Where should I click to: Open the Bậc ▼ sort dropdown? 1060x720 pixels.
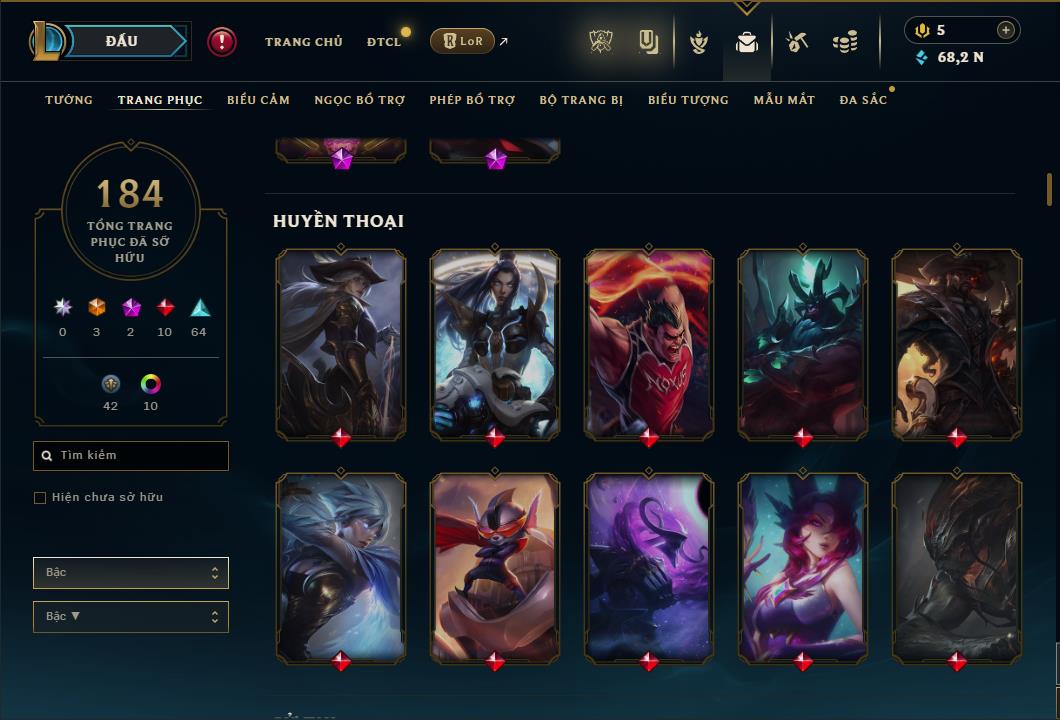[x=131, y=617]
